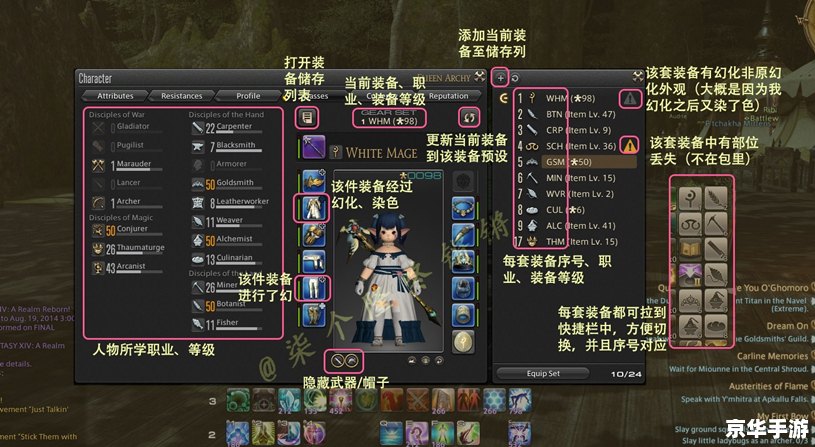Screen dimensions: 815x447
Task: Add current gear as new set
Action: (x=501, y=76)
